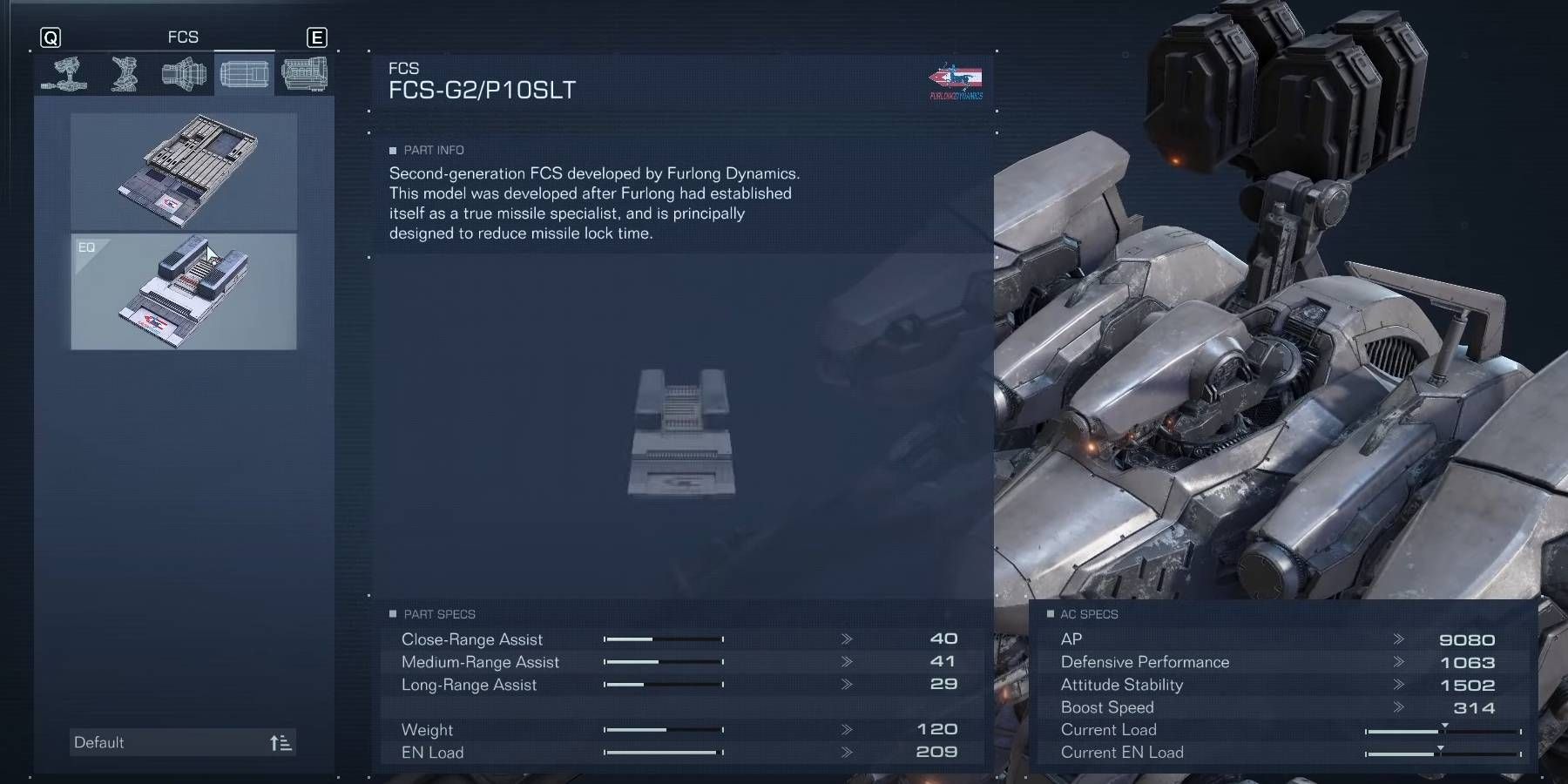Advance to next category with the E tab
Viewport: 1568px width, 784px height.
317,37
